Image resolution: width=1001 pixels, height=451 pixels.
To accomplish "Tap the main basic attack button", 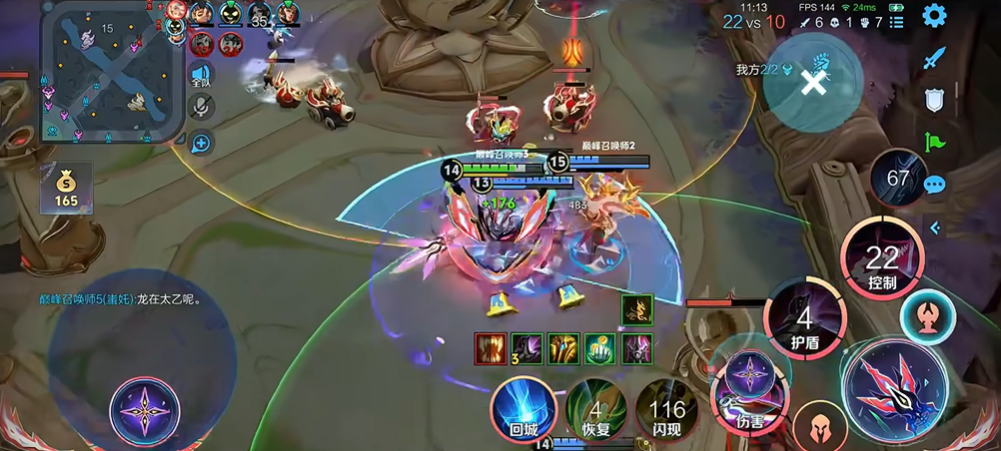I will coord(895,390).
